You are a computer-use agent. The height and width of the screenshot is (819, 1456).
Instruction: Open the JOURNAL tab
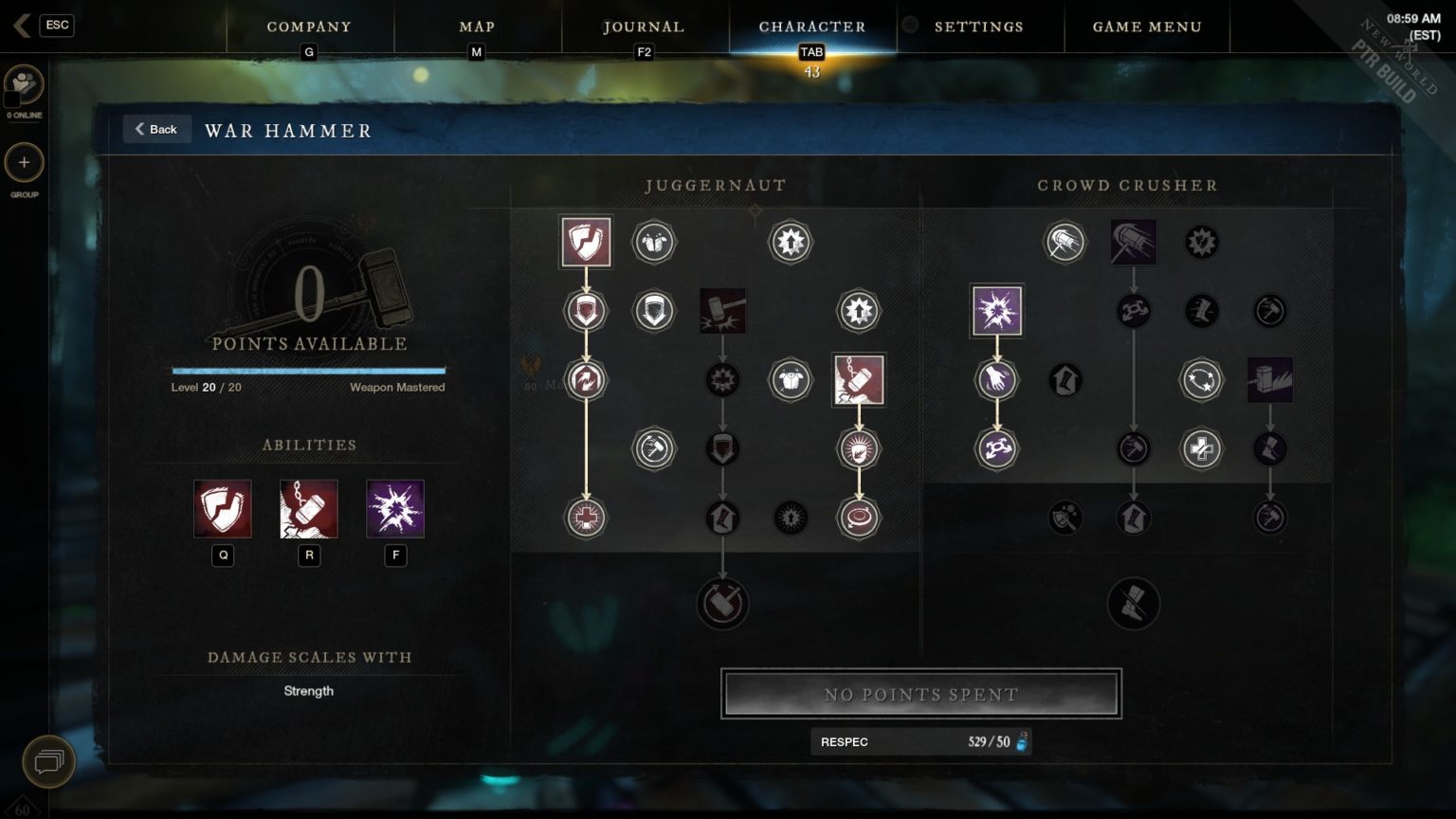[643, 27]
